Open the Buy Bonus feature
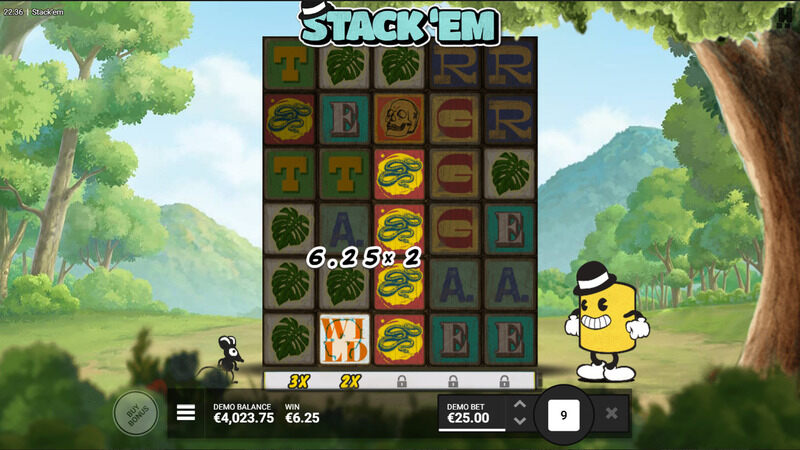 click(x=135, y=413)
